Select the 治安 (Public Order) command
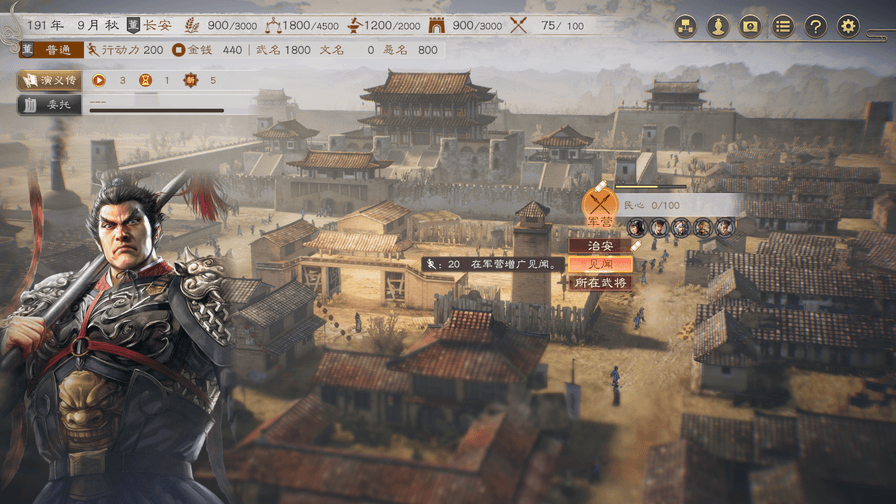896x504 pixels. coord(600,245)
